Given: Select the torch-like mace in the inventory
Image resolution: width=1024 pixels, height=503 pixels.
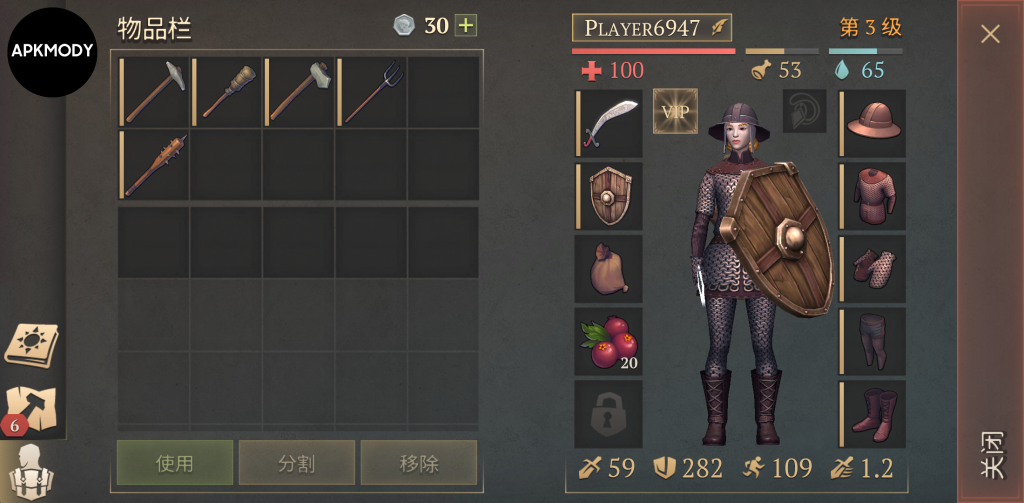Looking at the screenshot, I should click(227, 92).
